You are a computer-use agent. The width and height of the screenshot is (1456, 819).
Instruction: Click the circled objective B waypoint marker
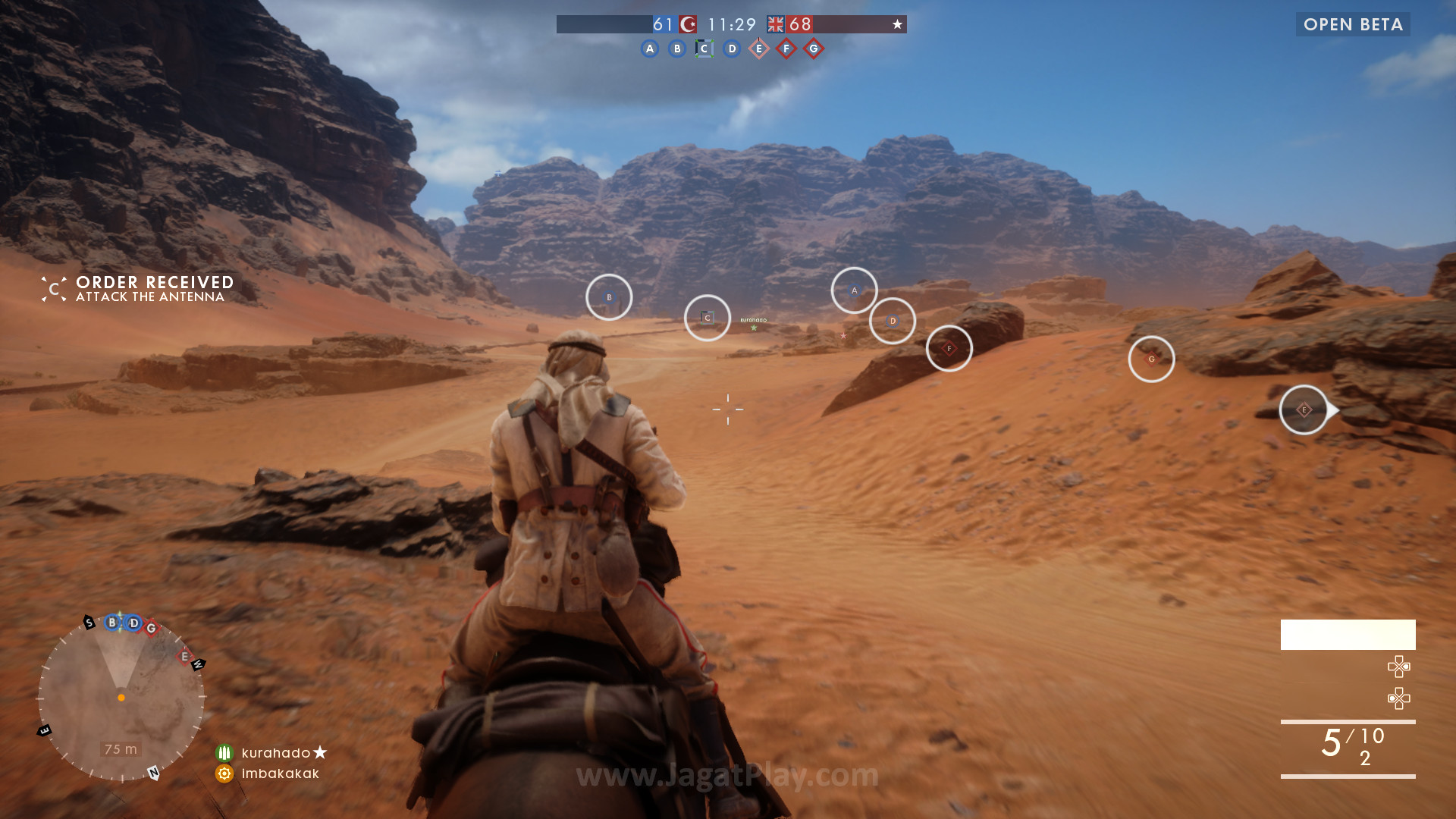pos(609,297)
